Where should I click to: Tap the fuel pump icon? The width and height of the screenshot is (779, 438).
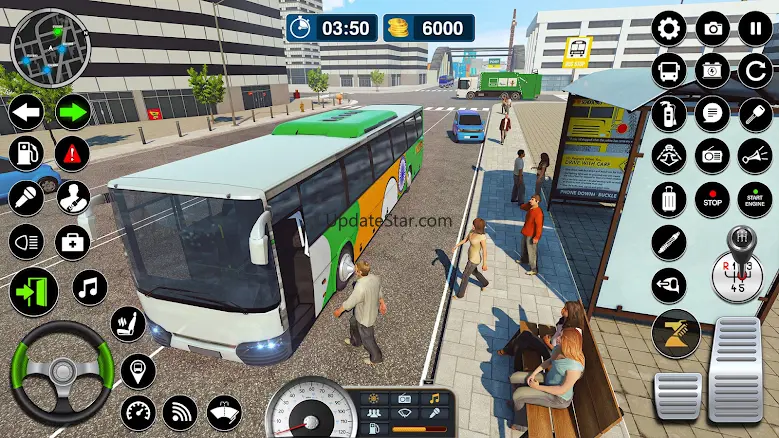[x=26, y=153]
